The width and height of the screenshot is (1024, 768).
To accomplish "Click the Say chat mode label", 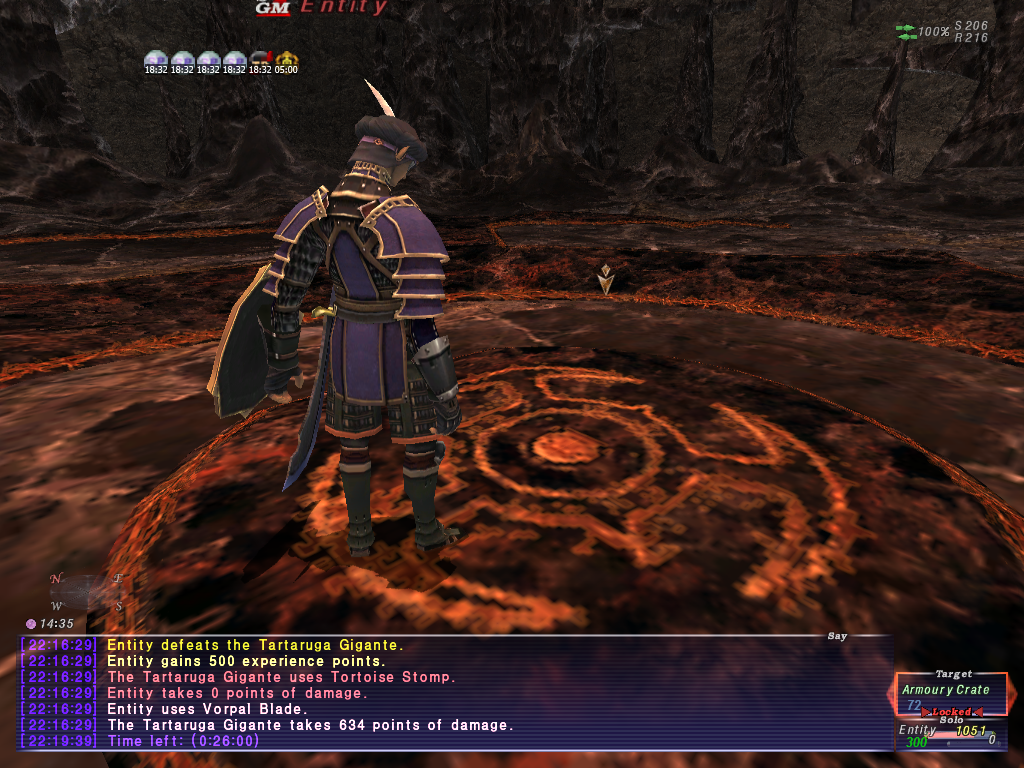I will 837,636.
